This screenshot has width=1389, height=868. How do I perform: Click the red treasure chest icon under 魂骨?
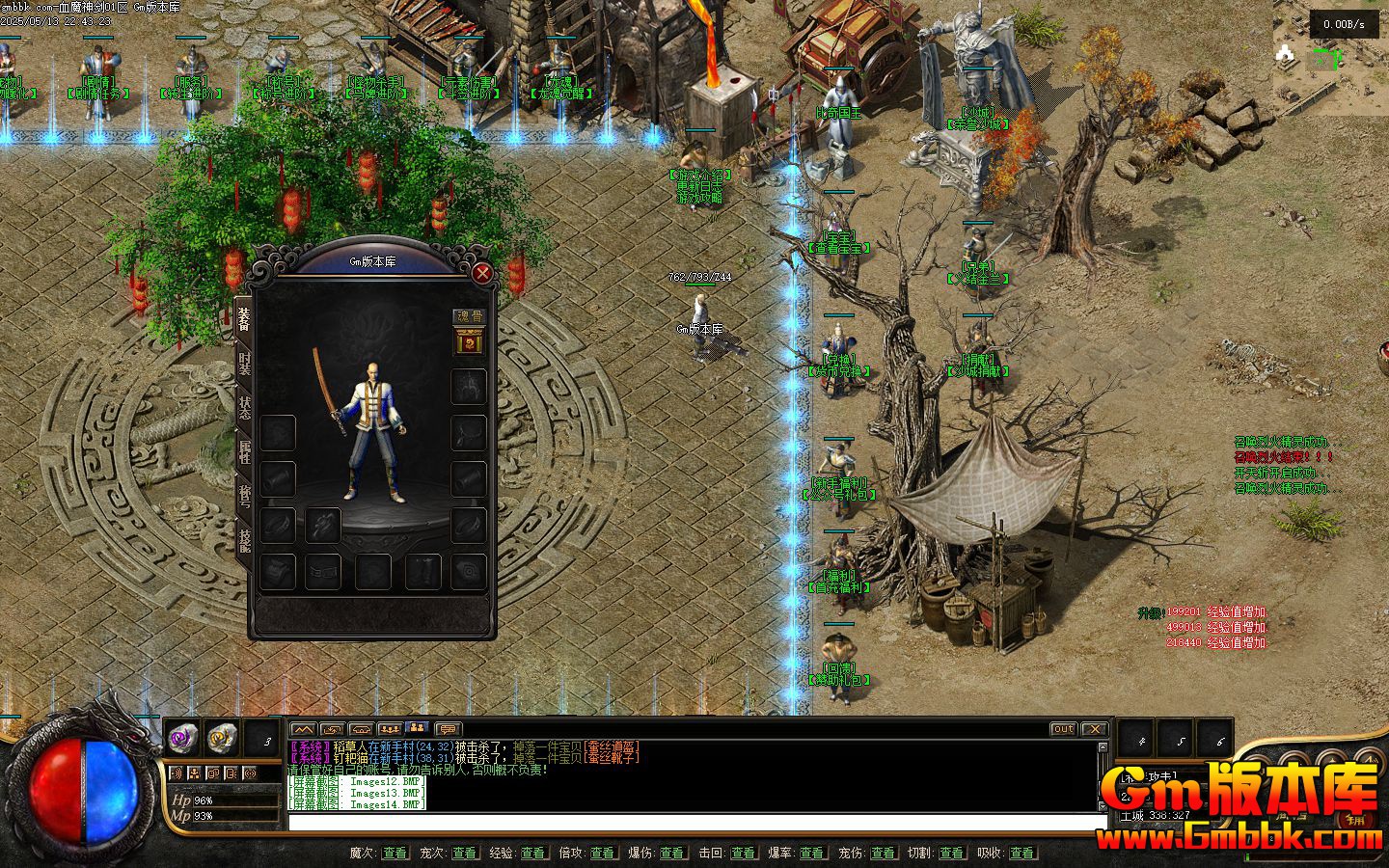coord(470,341)
